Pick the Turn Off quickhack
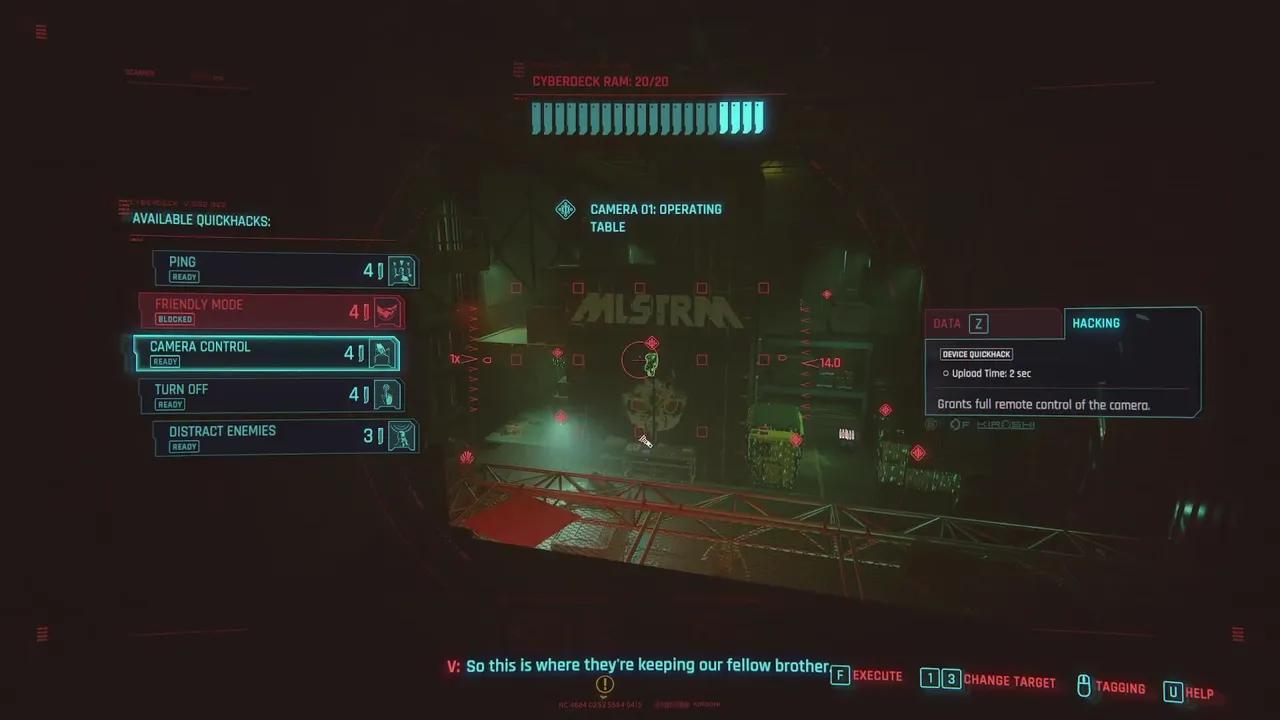This screenshot has height=720, width=1280. [271, 395]
